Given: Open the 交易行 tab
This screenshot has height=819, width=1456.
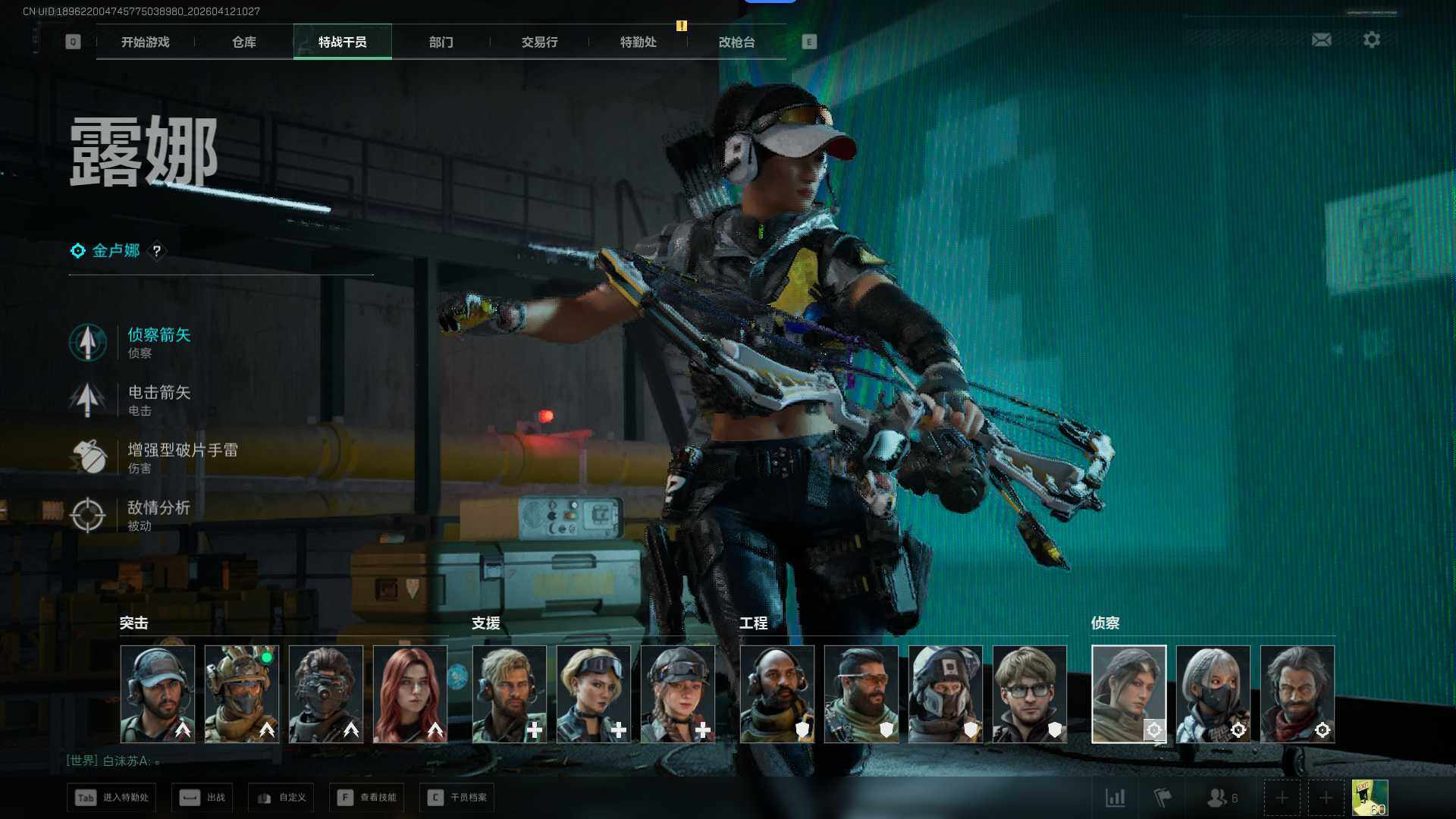Looking at the screenshot, I should point(539,42).
